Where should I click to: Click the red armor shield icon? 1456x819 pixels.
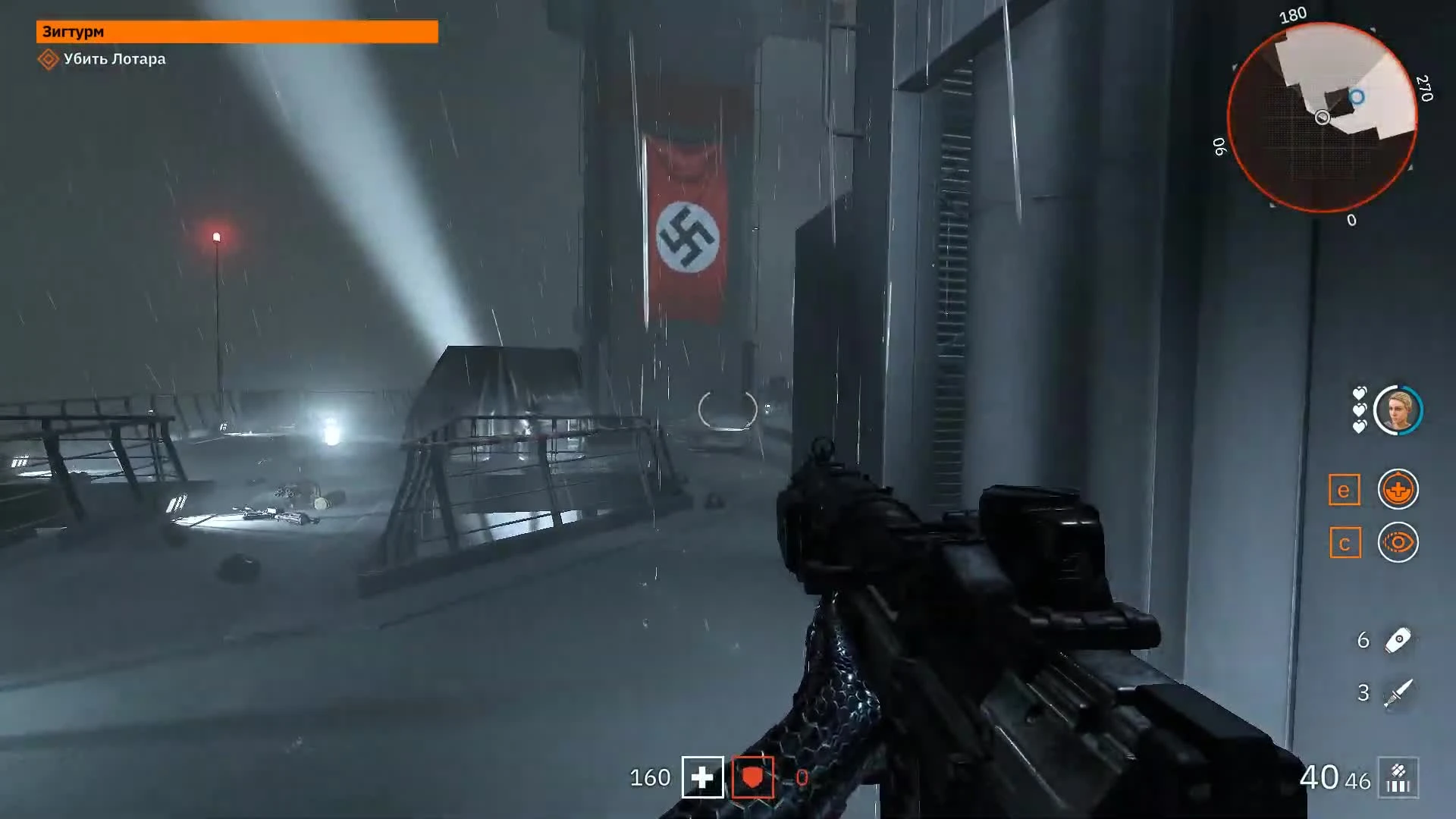(753, 777)
